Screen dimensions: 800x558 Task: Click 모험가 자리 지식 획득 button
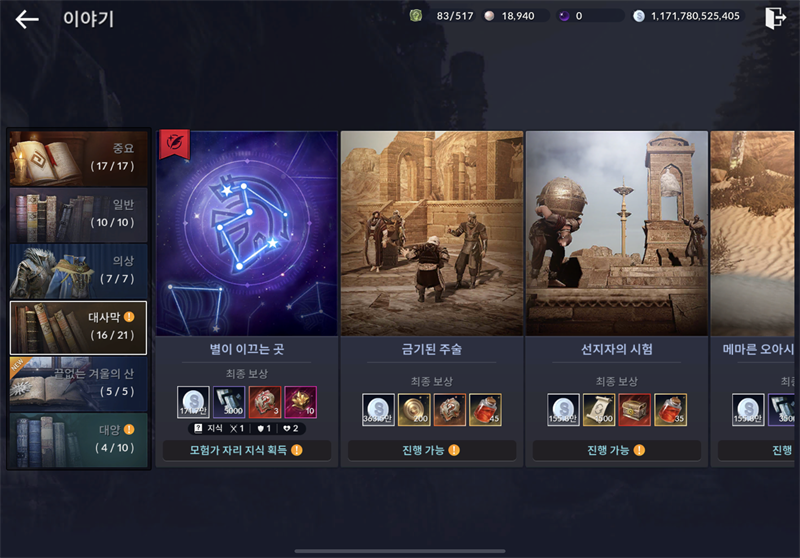pos(246,451)
